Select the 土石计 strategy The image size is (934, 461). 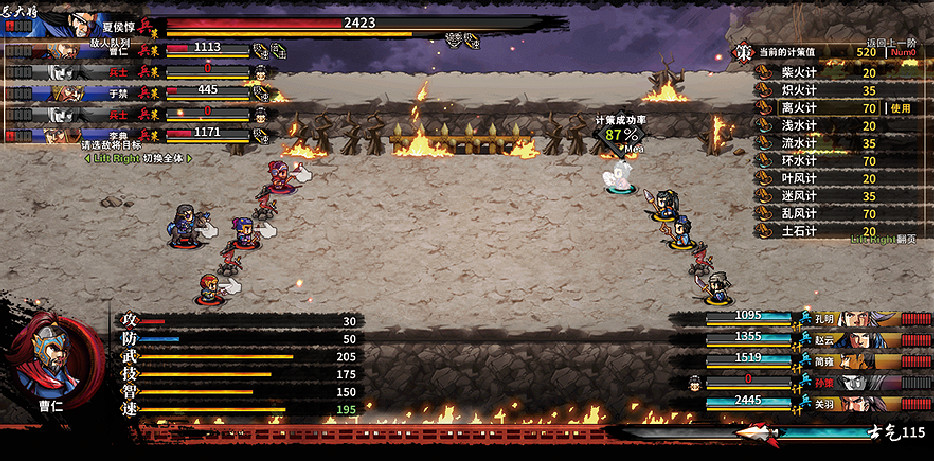[798, 231]
